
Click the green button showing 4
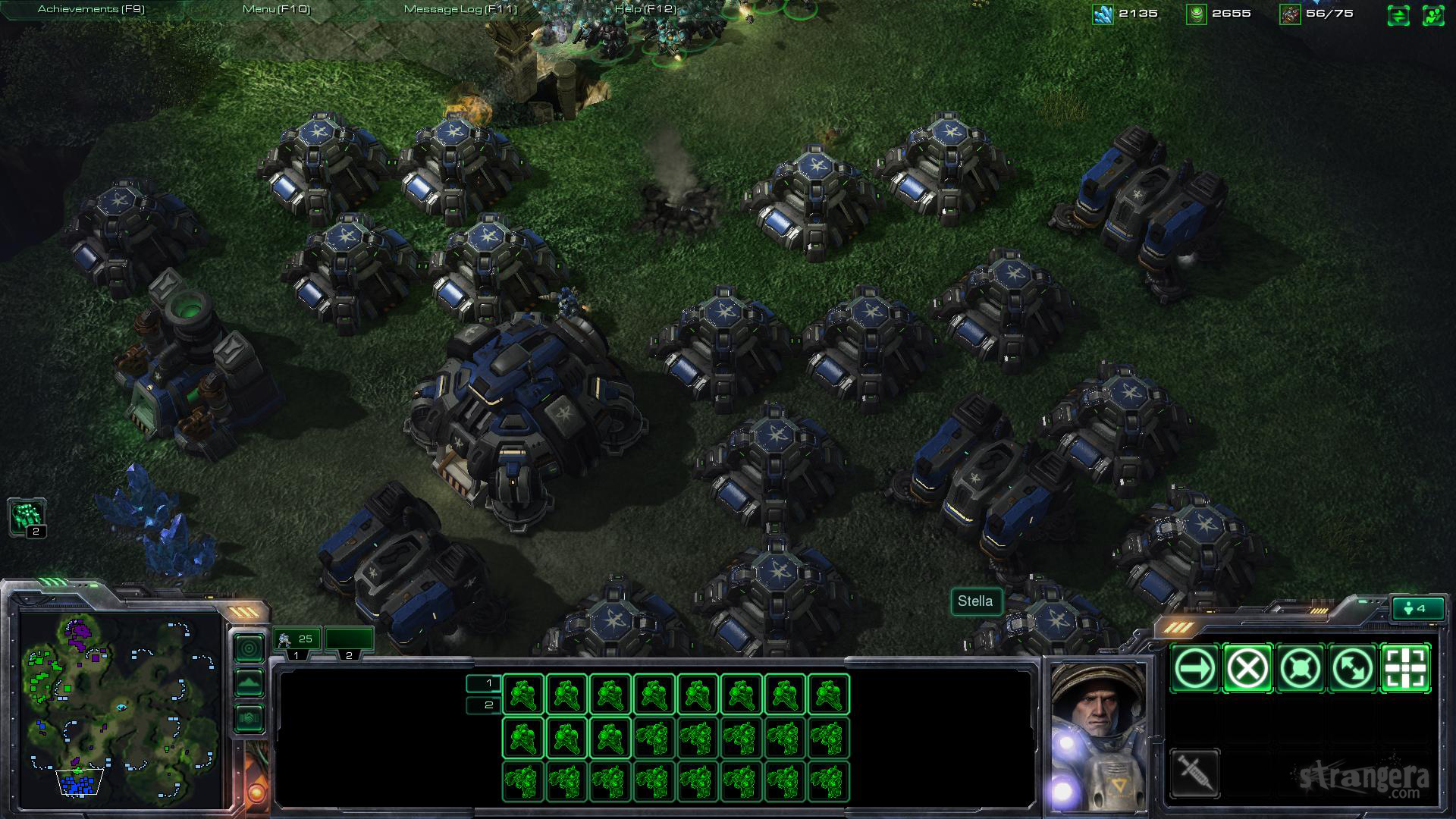1416,608
